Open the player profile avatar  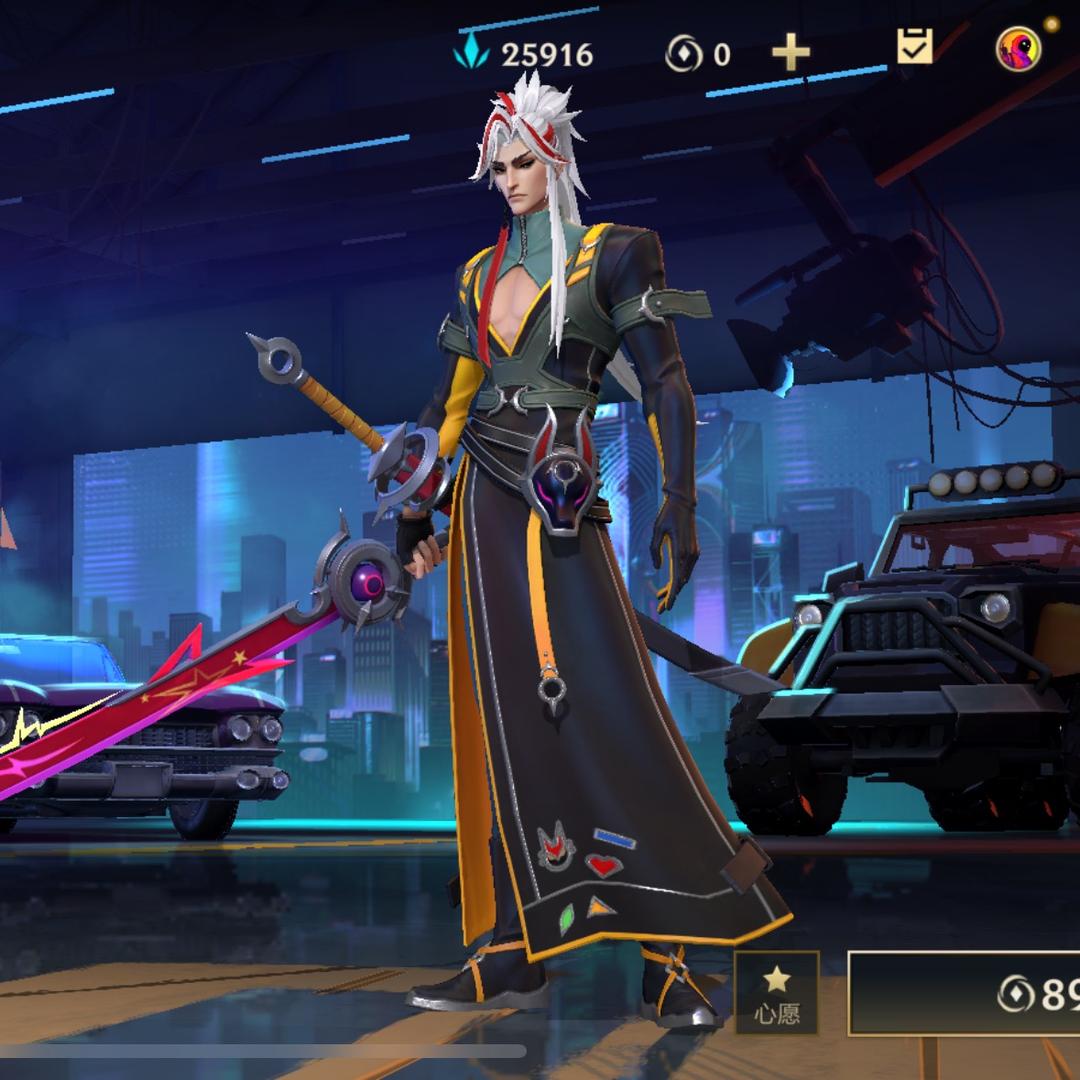pos(1018,49)
